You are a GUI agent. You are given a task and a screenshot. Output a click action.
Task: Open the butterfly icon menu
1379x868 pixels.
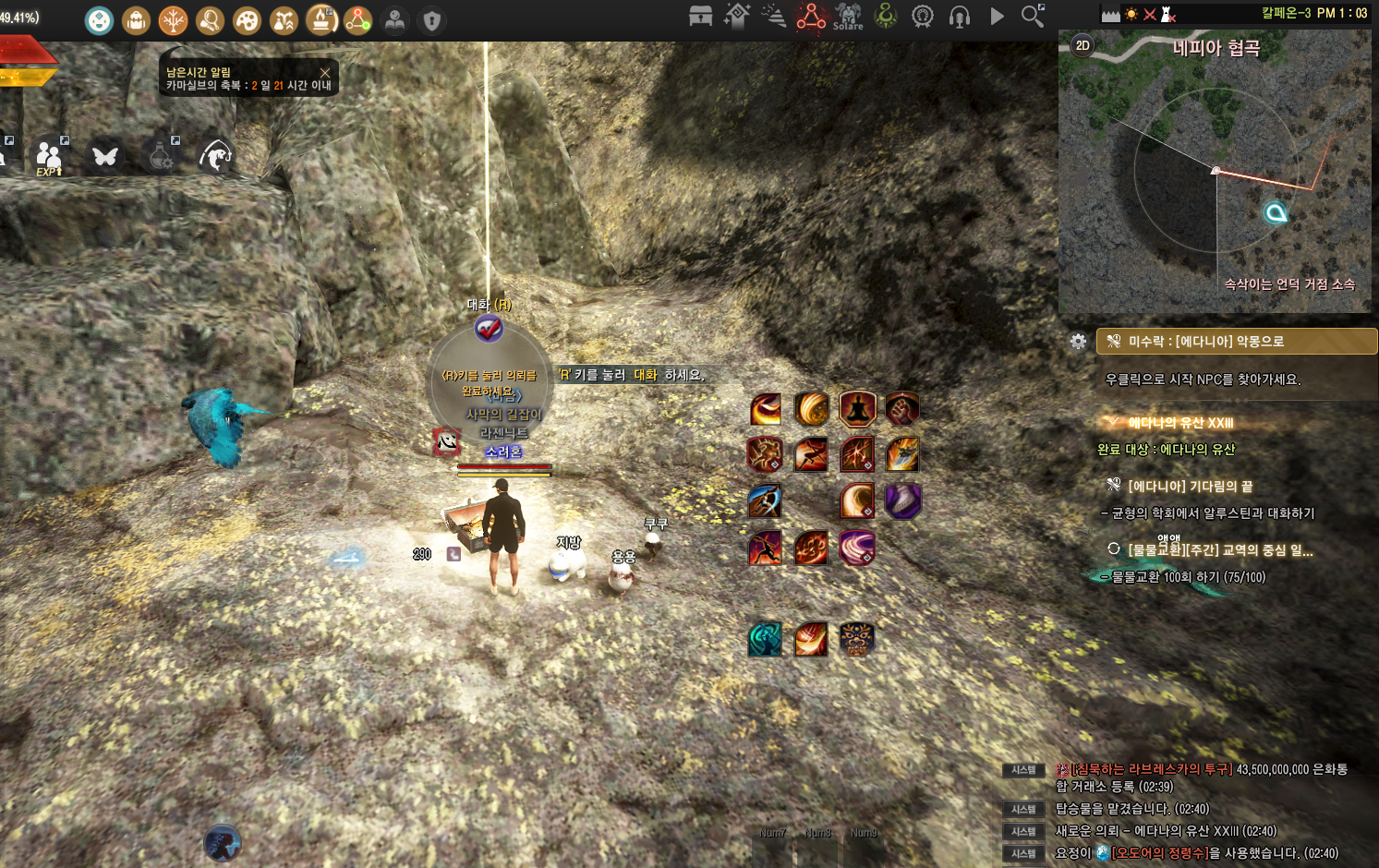click(x=104, y=156)
